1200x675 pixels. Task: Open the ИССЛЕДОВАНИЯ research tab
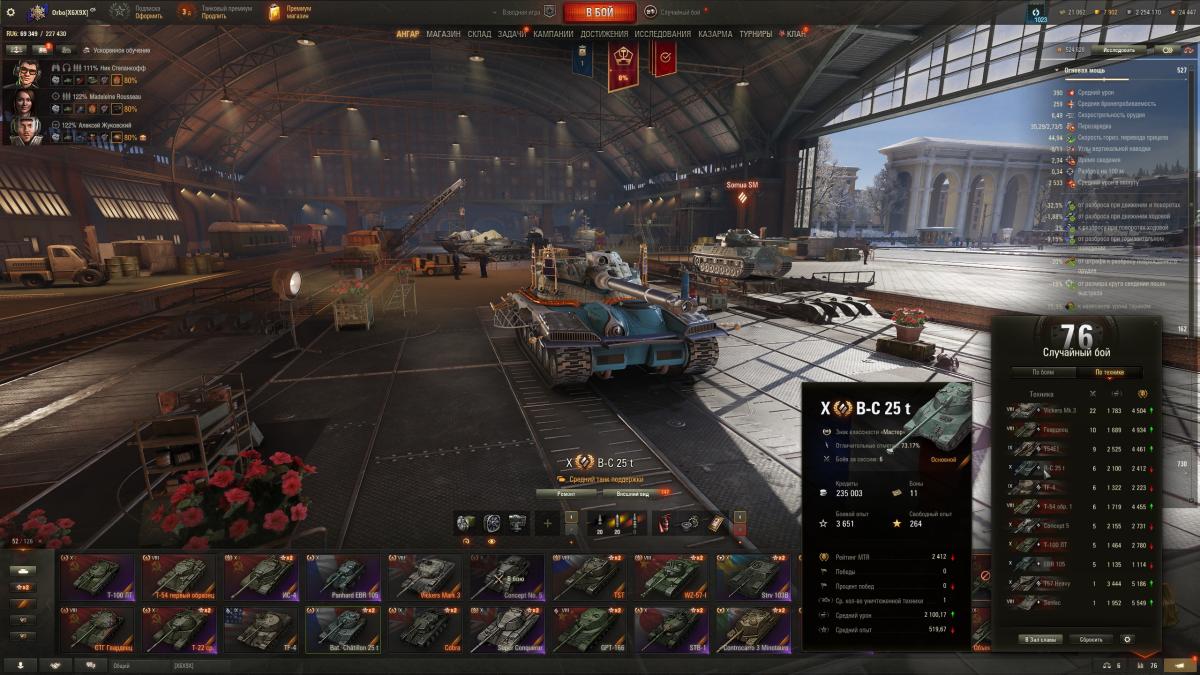(662, 34)
